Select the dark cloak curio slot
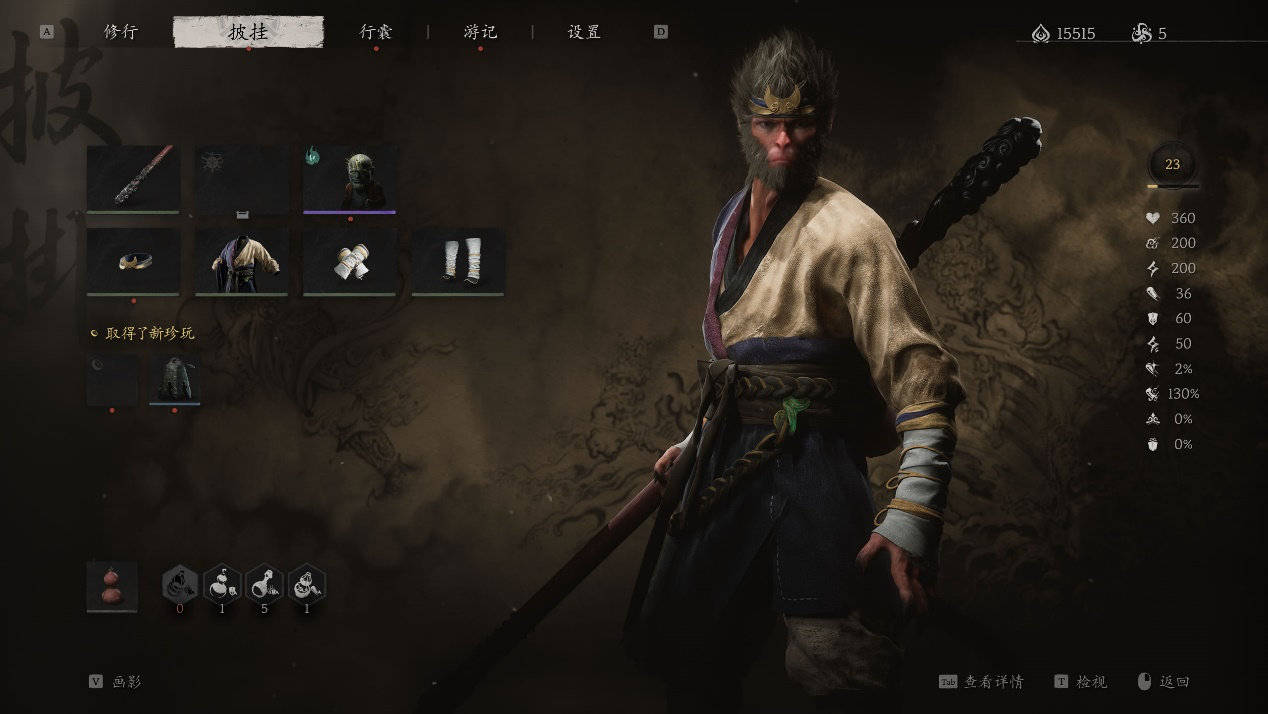The image size is (1268, 714). (175, 380)
